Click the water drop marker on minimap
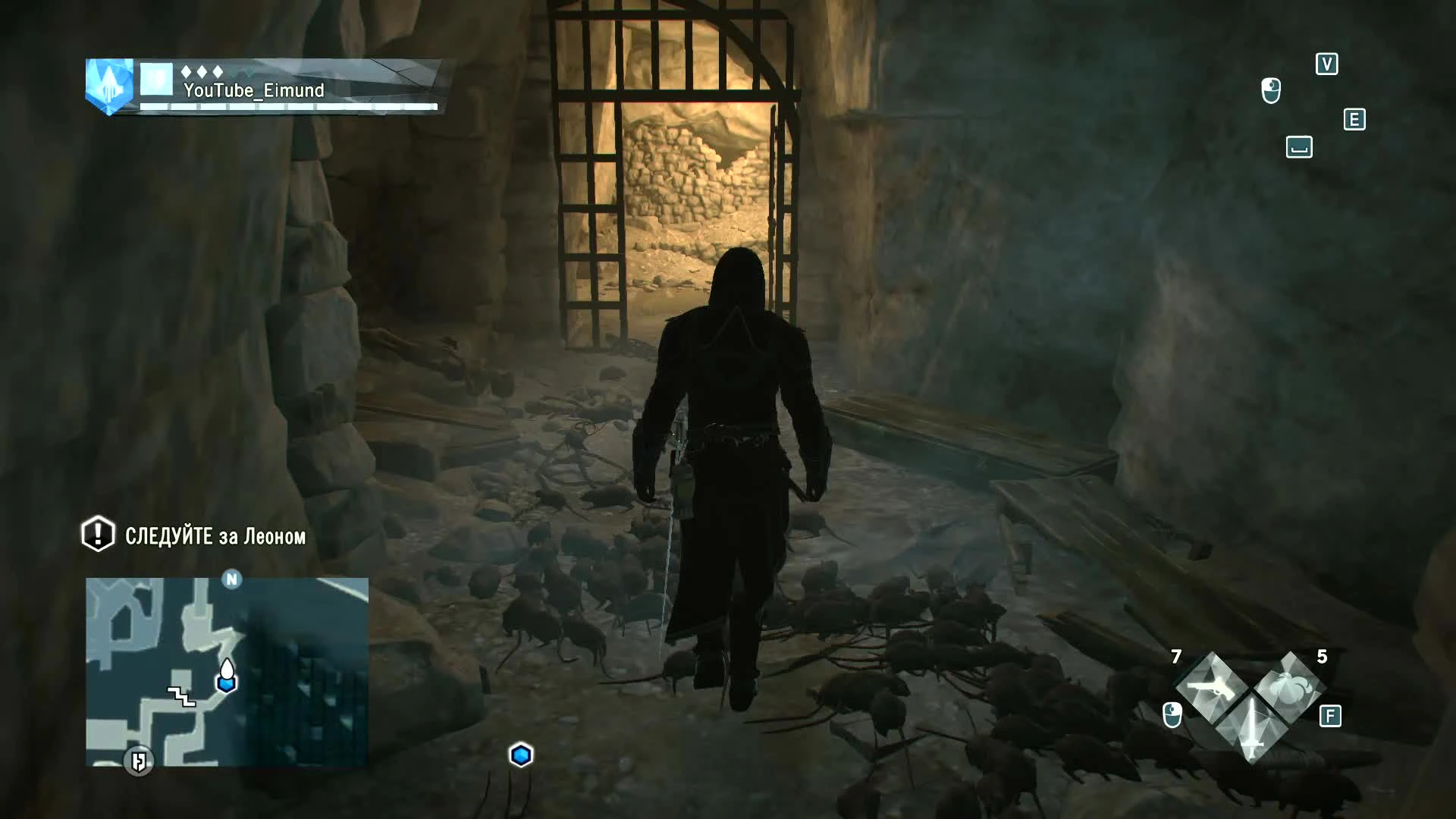The height and width of the screenshot is (819, 1456). pos(227,669)
